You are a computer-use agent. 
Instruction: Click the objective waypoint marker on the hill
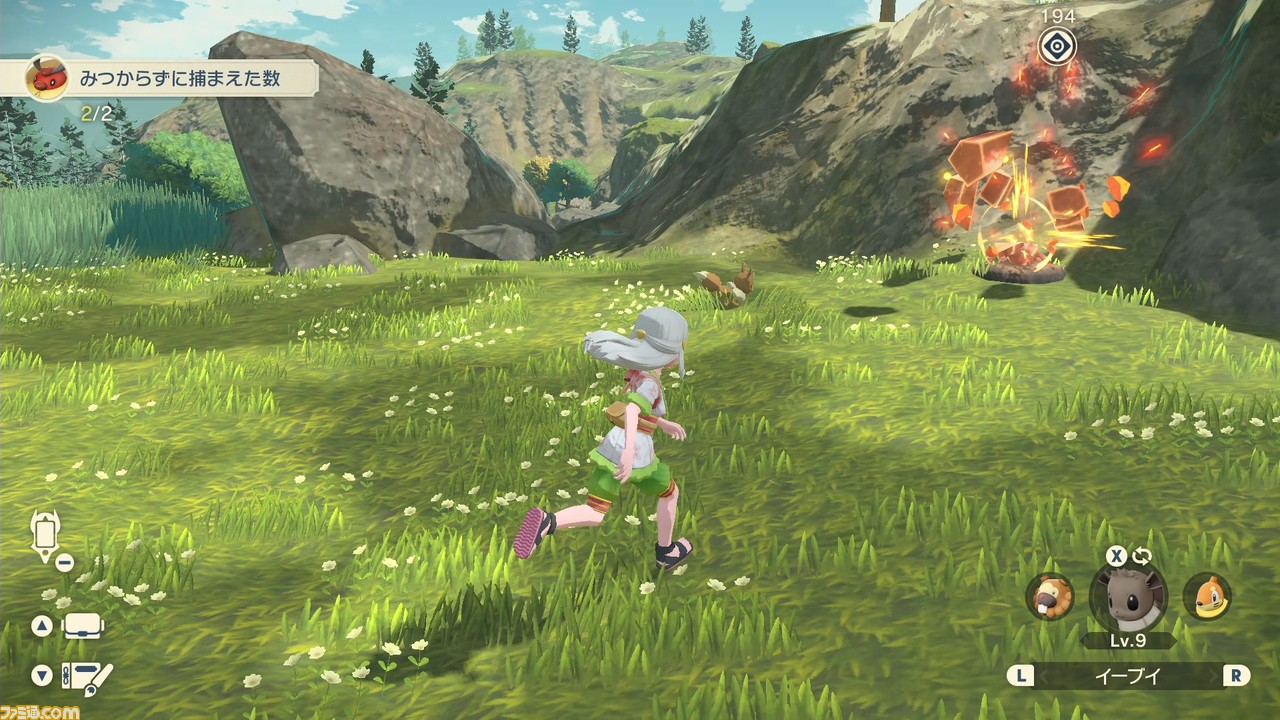[1057, 46]
